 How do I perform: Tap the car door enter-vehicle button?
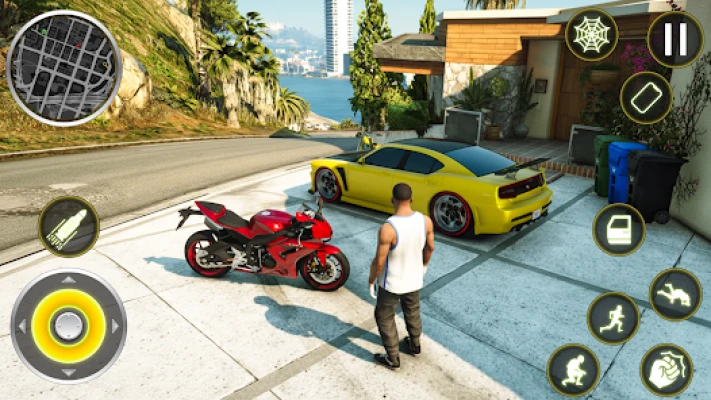[x=619, y=229]
